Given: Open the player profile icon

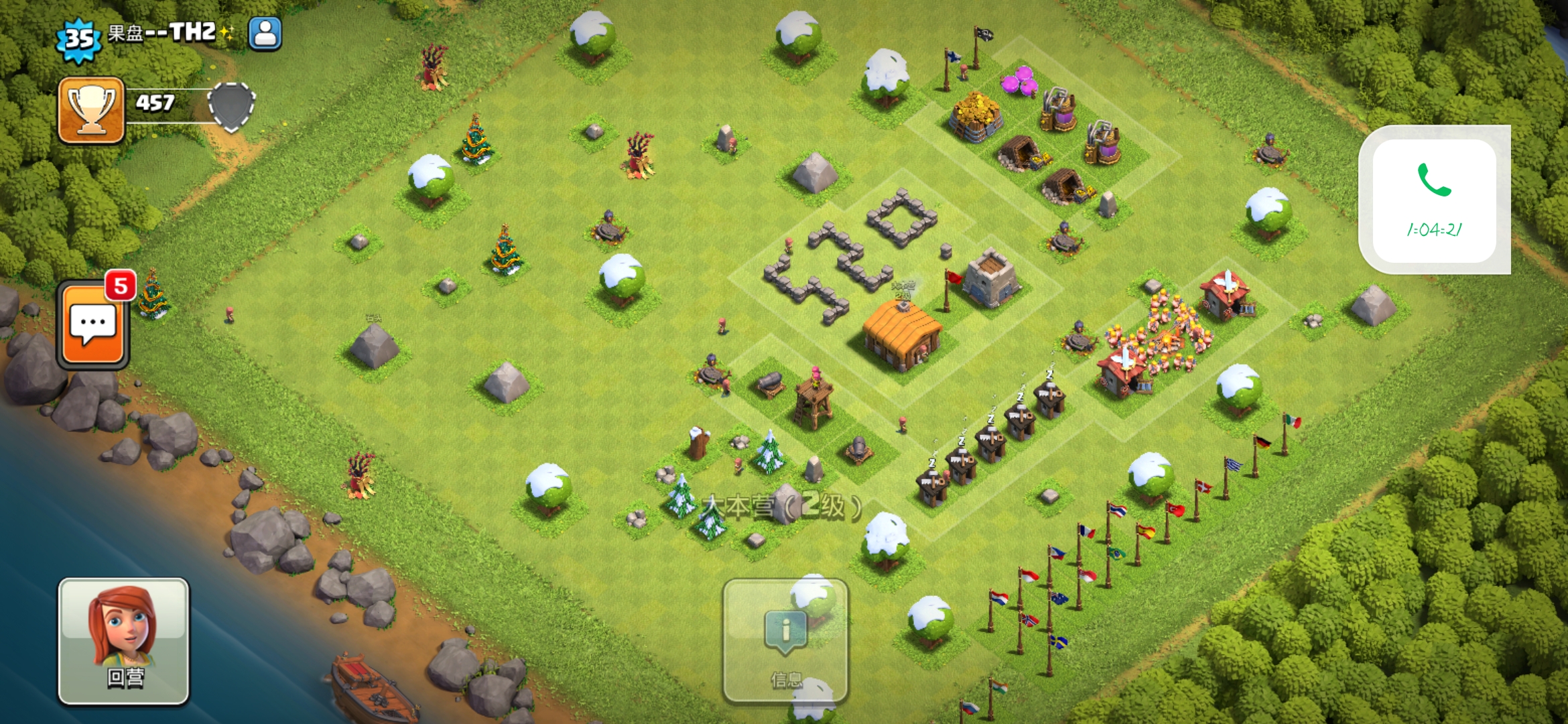Looking at the screenshot, I should point(265,34).
